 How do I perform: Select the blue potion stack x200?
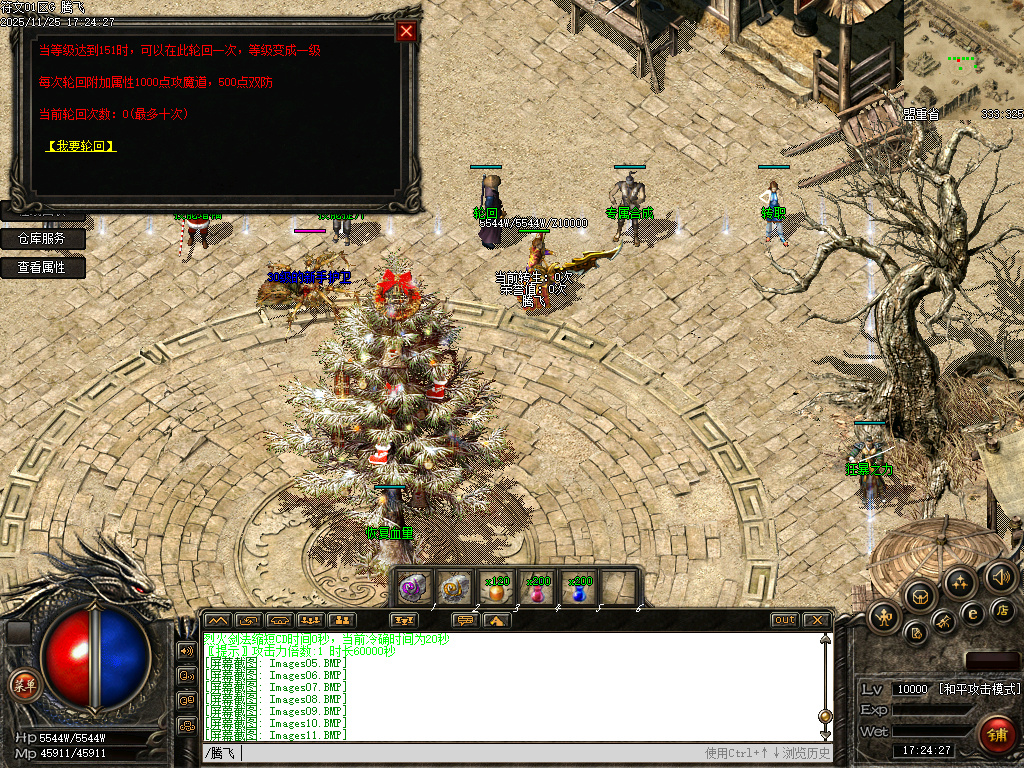580,588
